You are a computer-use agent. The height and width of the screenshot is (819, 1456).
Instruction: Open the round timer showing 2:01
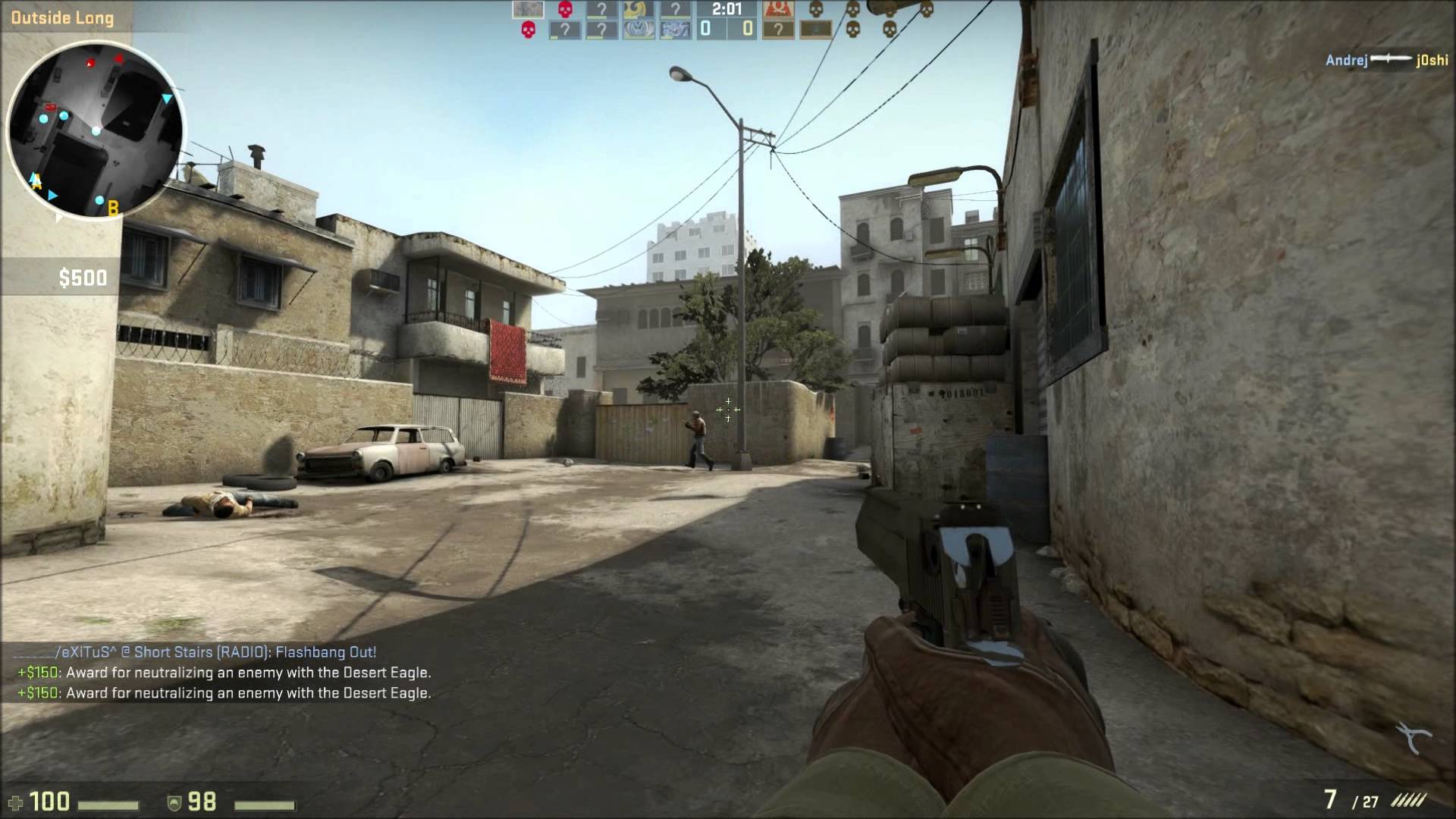click(726, 10)
